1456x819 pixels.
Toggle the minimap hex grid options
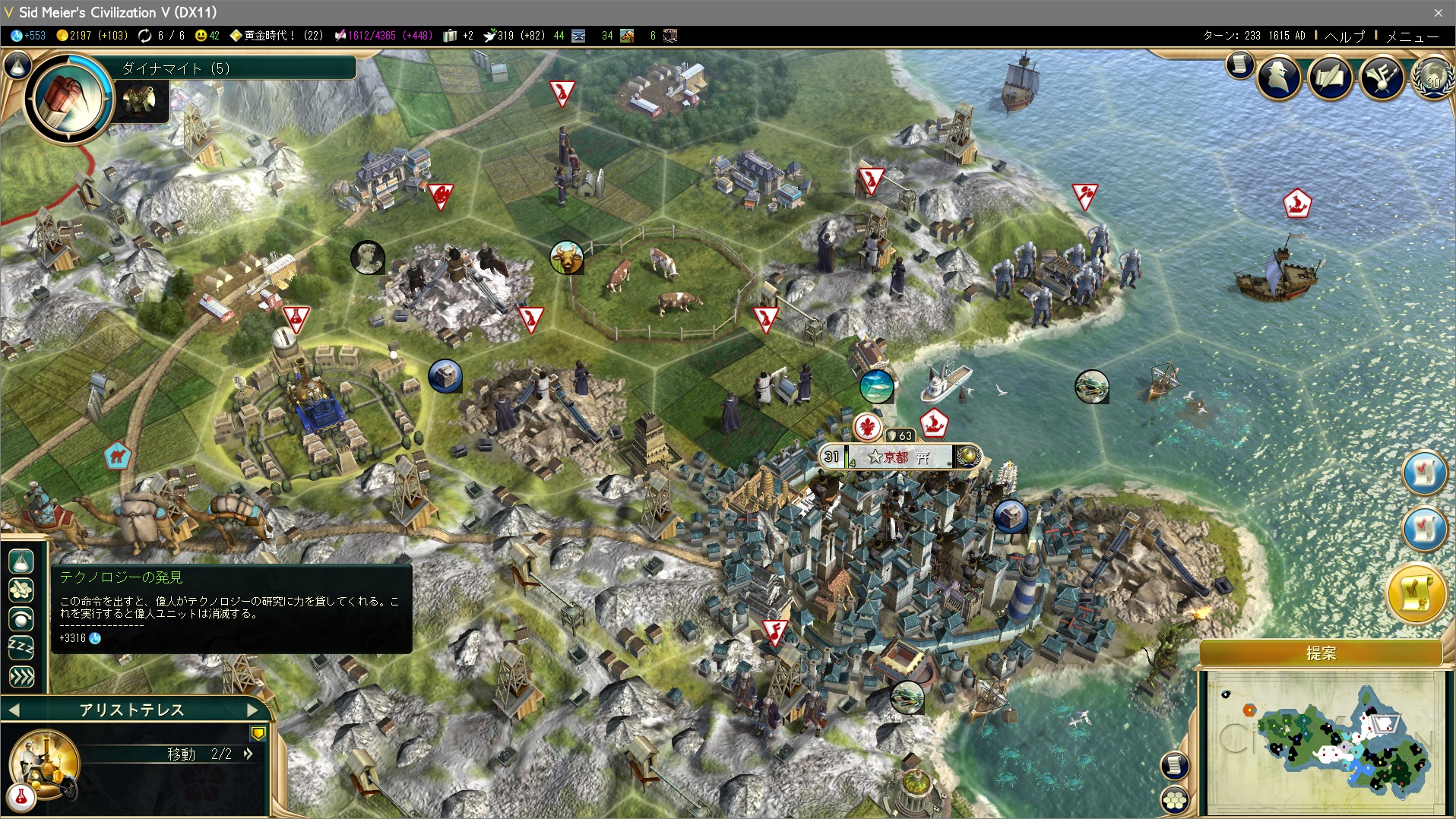(x=1175, y=799)
